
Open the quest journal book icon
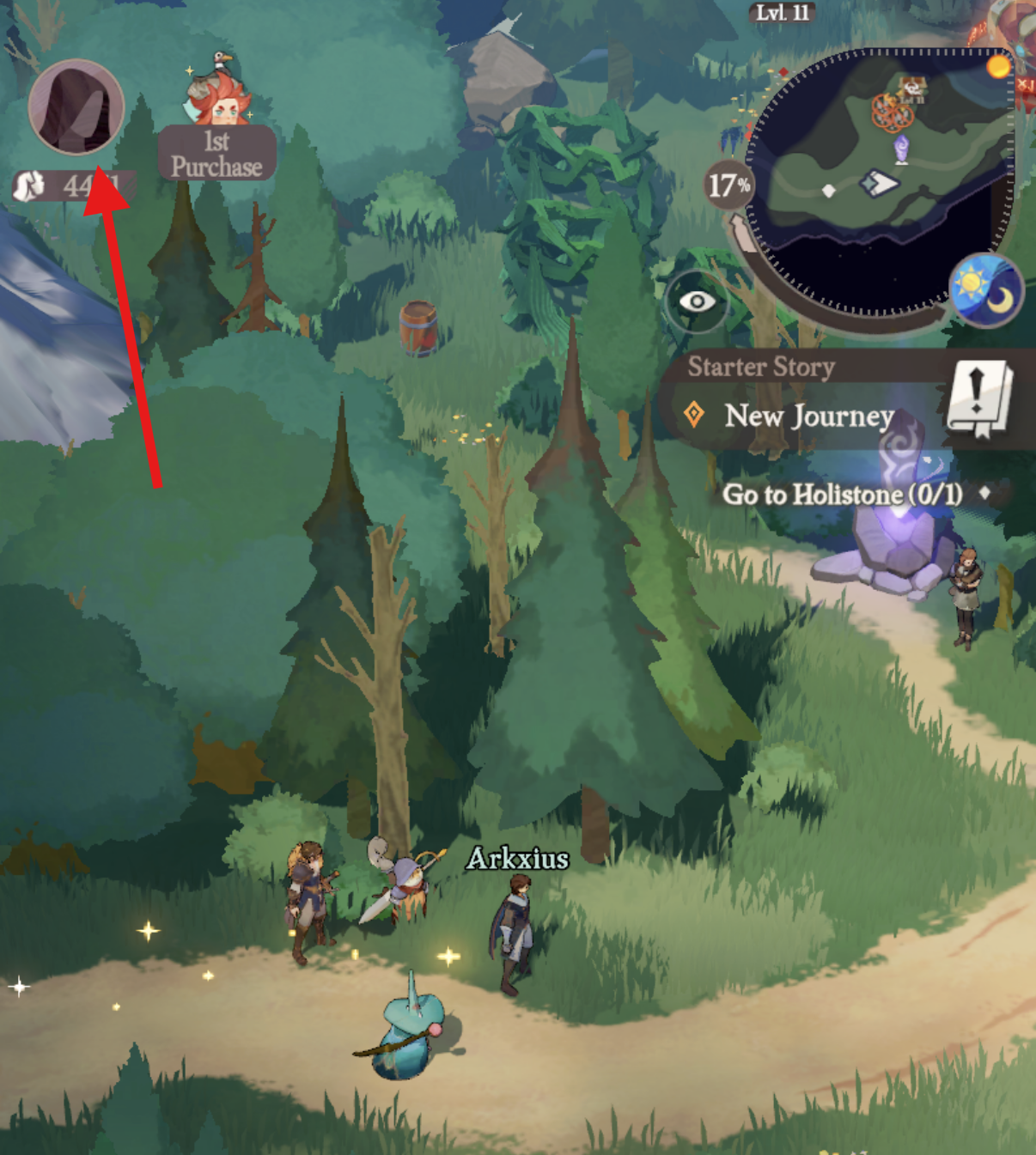pyautogui.click(x=979, y=398)
